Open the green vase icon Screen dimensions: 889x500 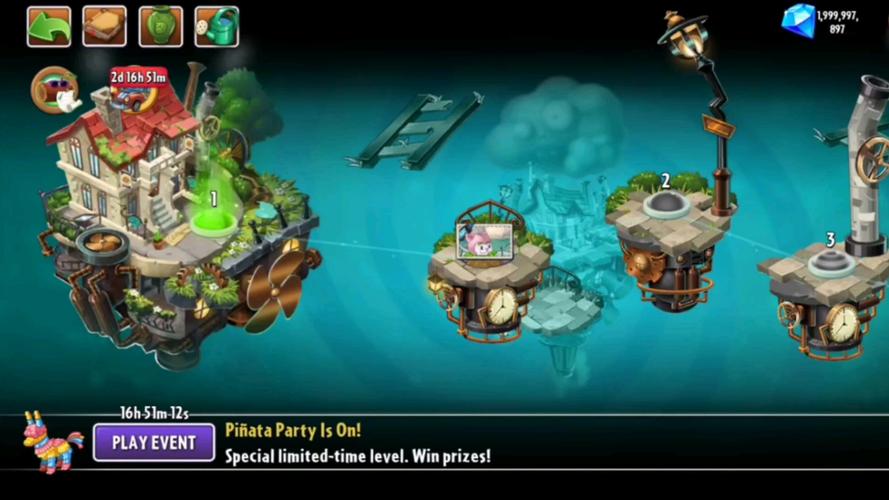[x=160, y=27]
